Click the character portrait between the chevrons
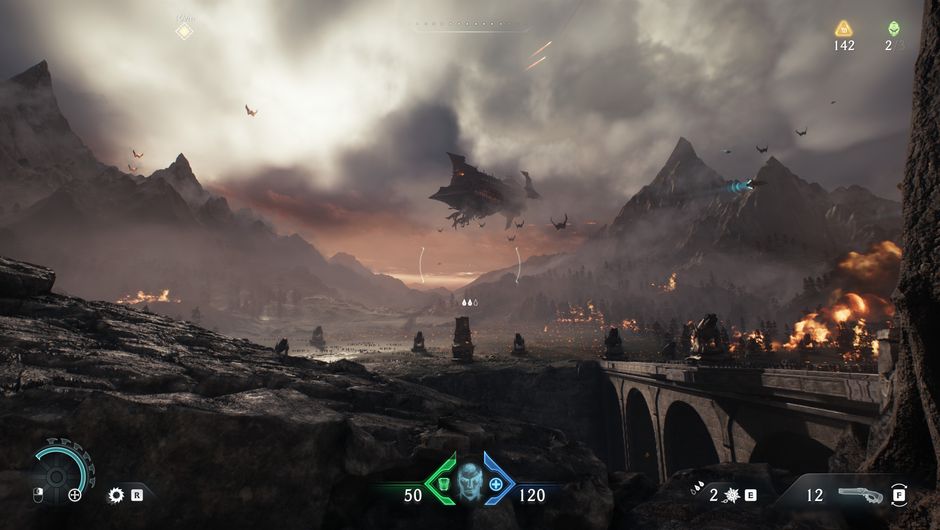 tap(470, 483)
